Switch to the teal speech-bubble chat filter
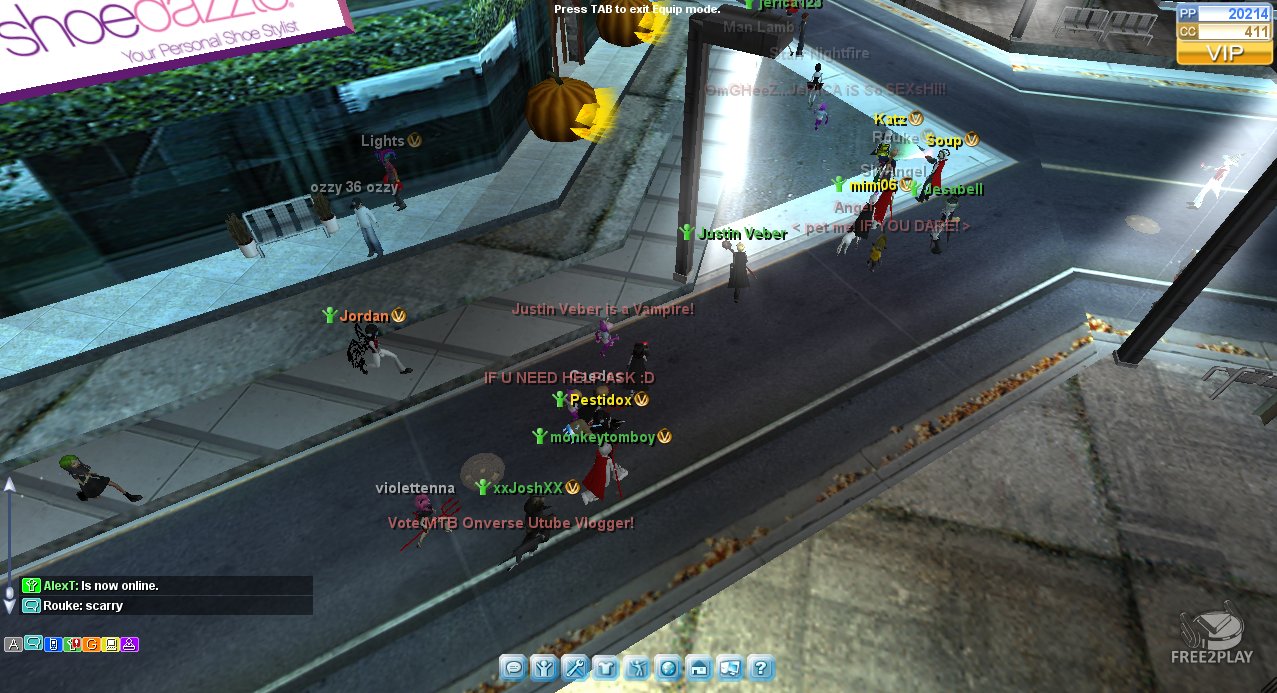The width and height of the screenshot is (1277, 693). coord(33,644)
